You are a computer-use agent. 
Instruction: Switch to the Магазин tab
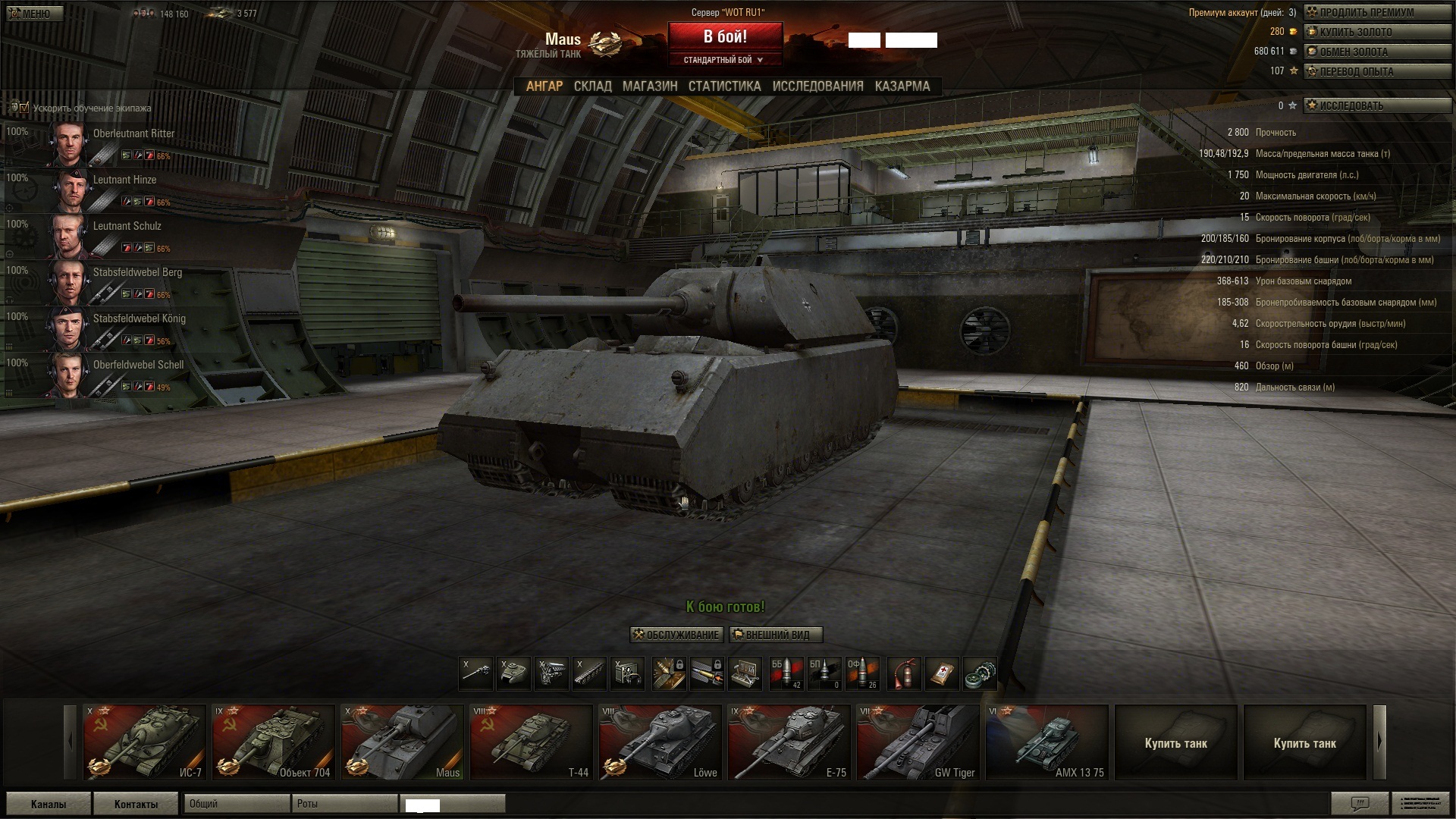[650, 86]
